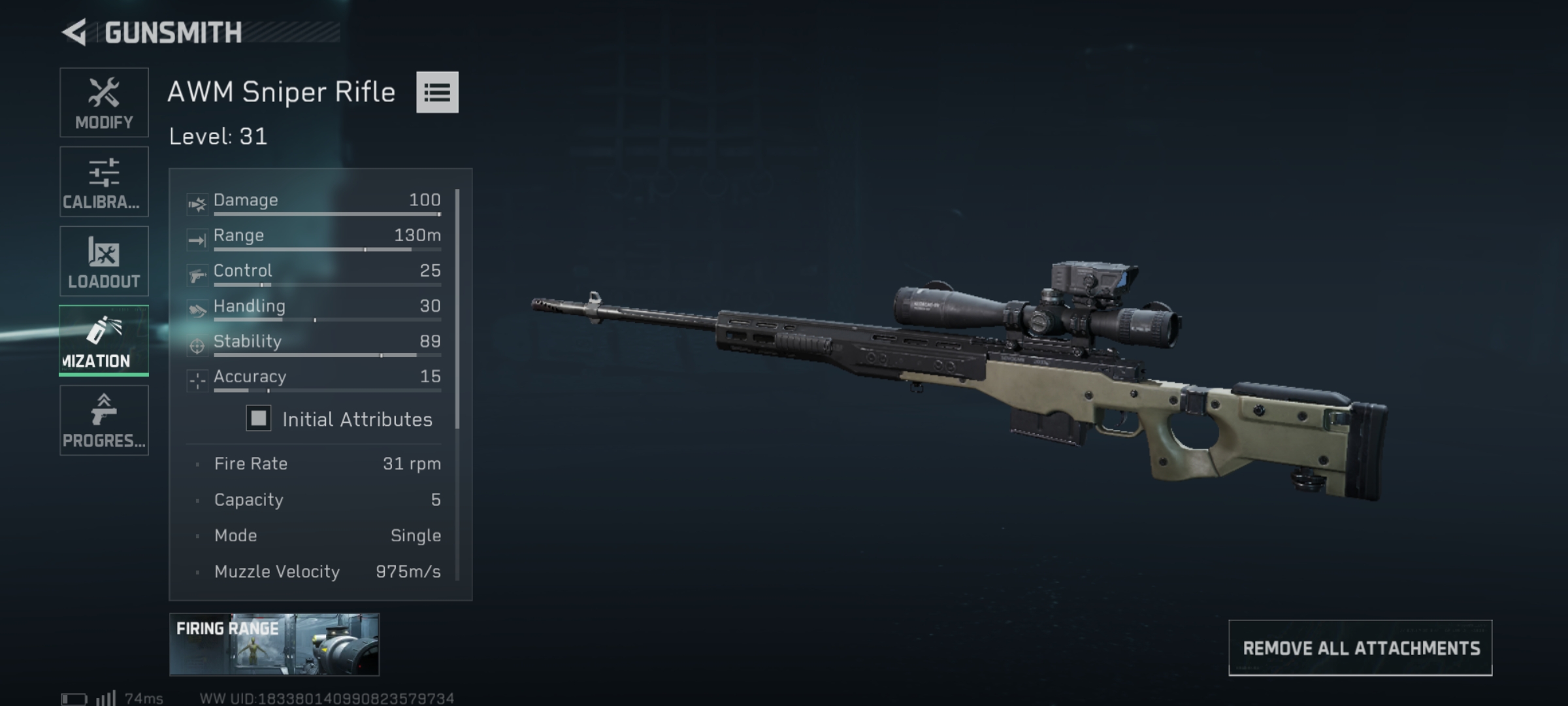Viewport: 1568px width, 706px height.
Task: Toggle the Initial Attributes checkbox
Action: pos(257,419)
